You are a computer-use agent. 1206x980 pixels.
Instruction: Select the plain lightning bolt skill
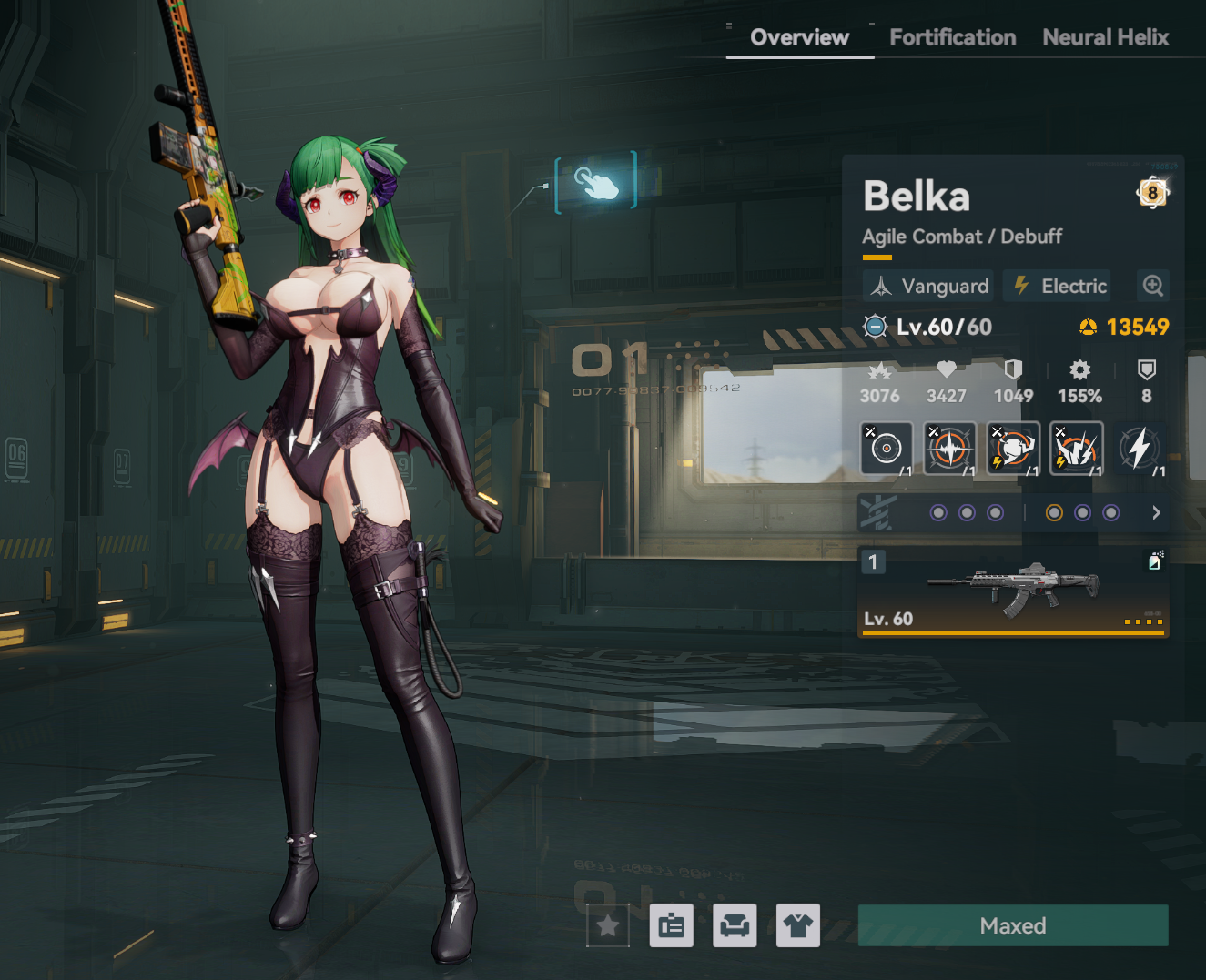[x=1140, y=448]
